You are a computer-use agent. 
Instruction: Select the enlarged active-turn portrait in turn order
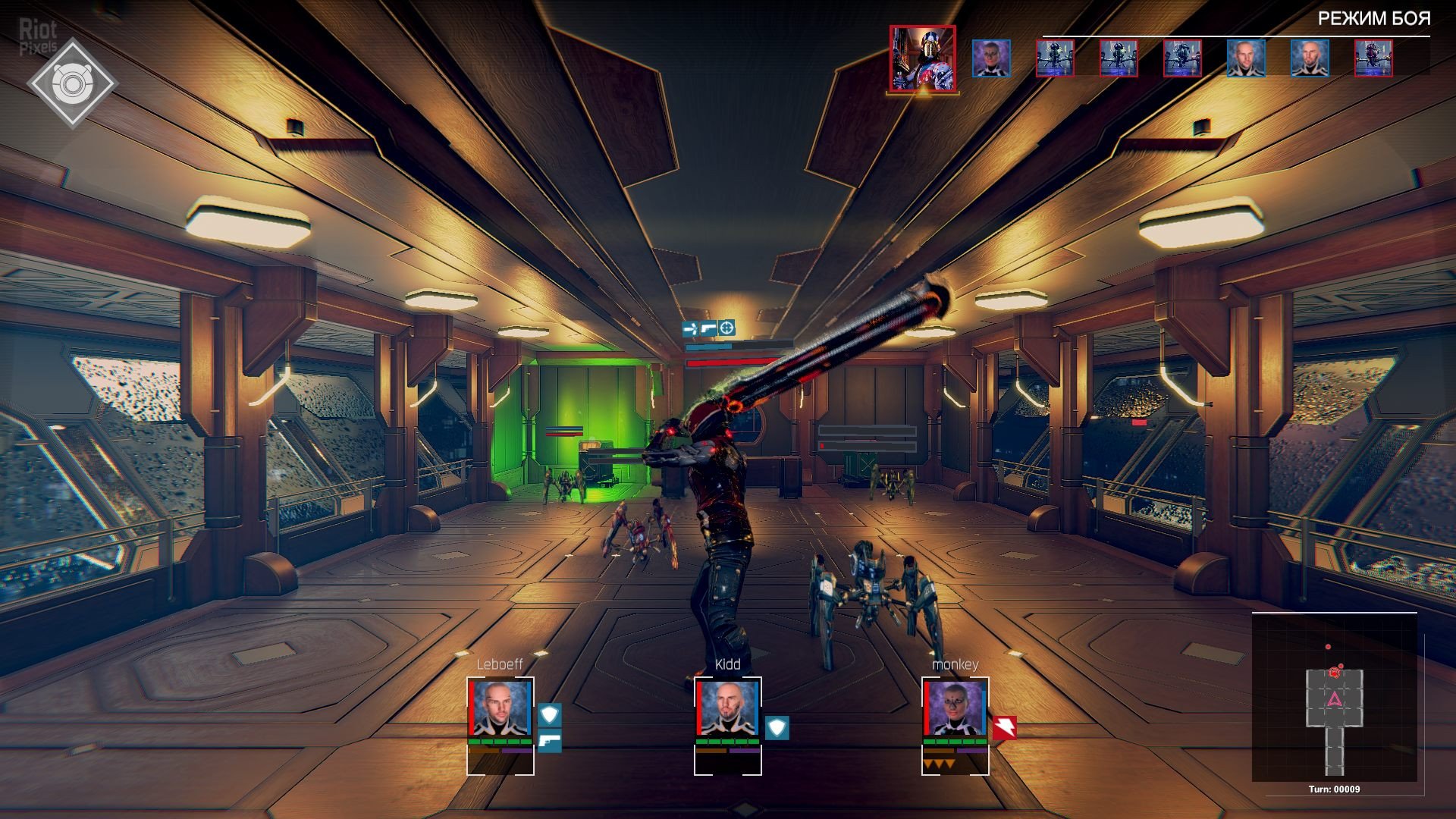click(923, 59)
